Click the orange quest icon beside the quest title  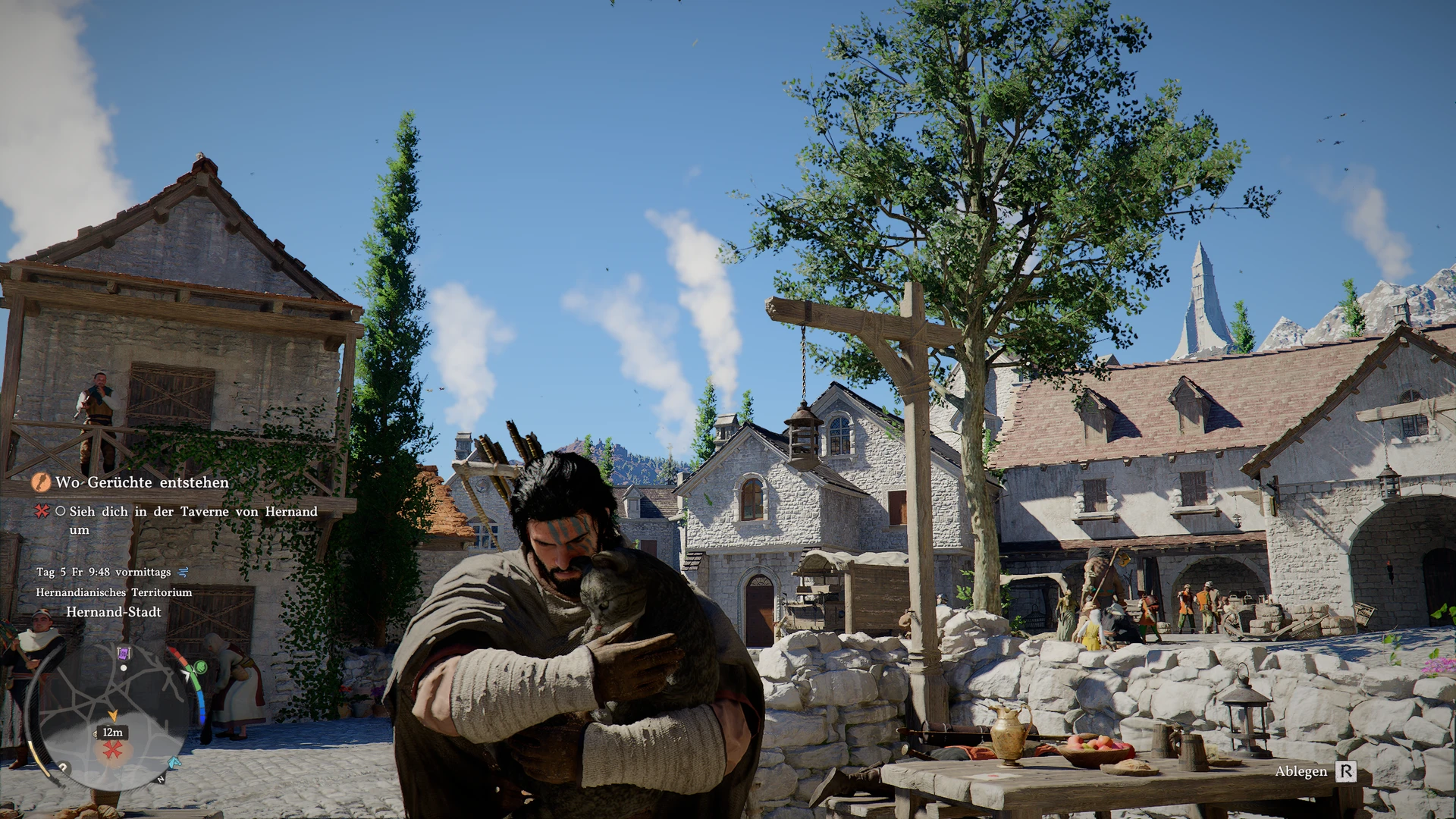coord(41,482)
